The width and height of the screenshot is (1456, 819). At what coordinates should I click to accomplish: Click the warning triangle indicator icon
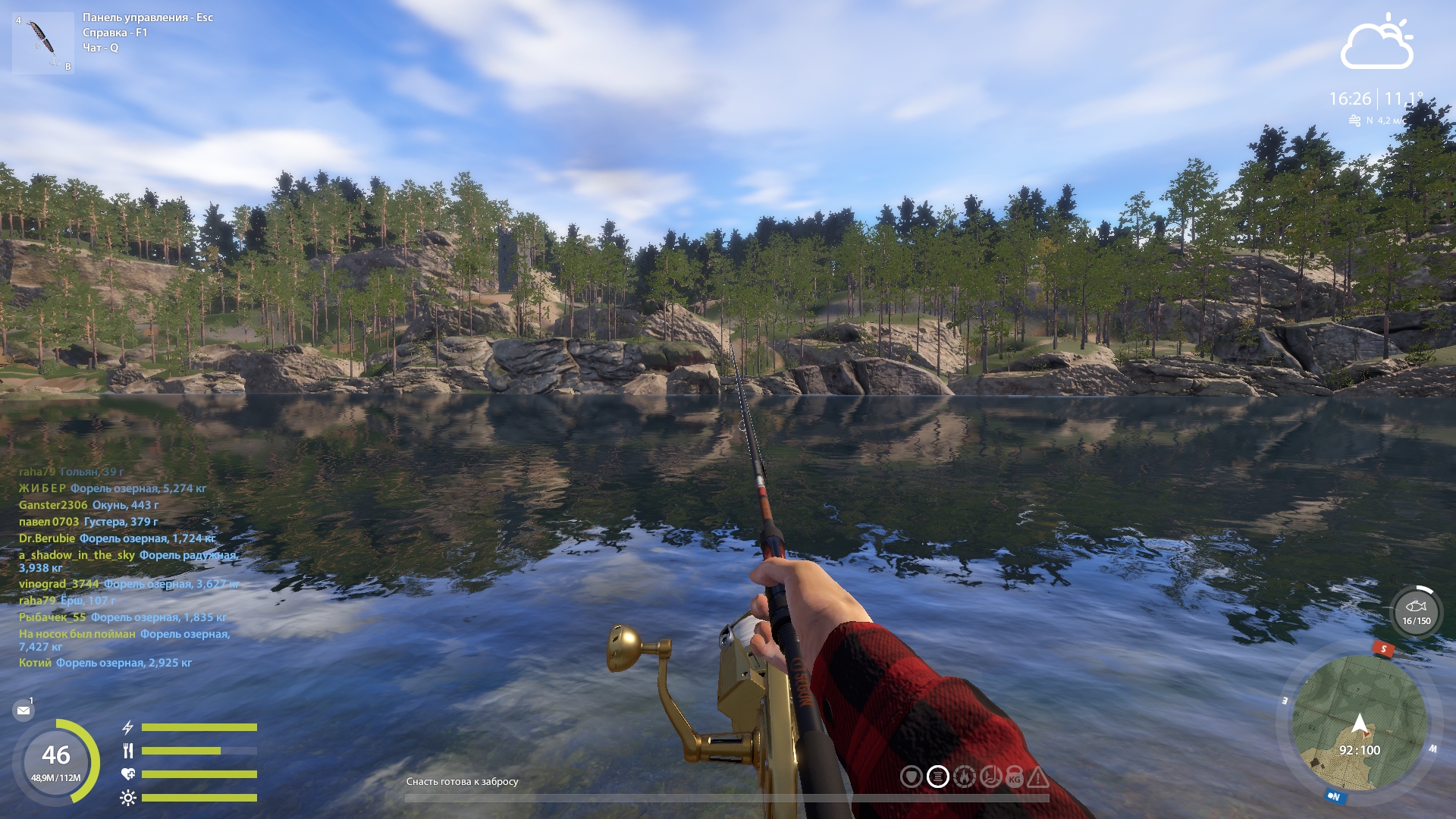(1037, 777)
